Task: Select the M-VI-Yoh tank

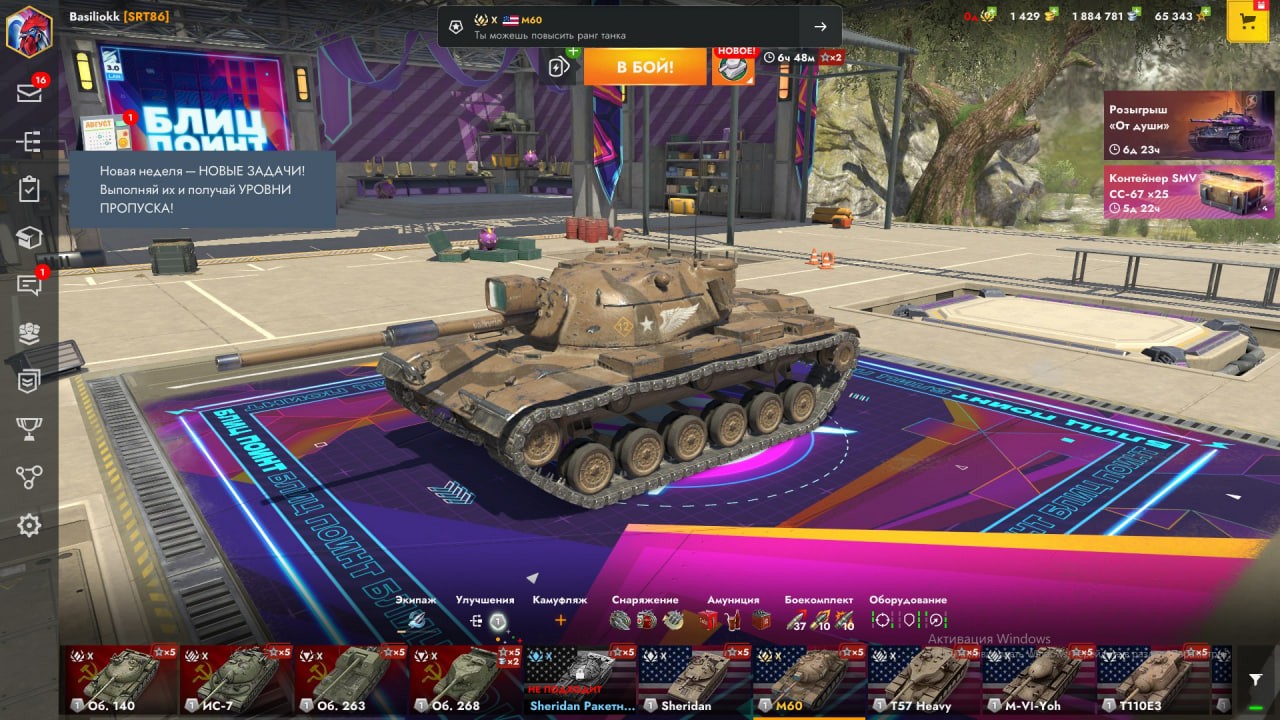Action: (x=1038, y=679)
